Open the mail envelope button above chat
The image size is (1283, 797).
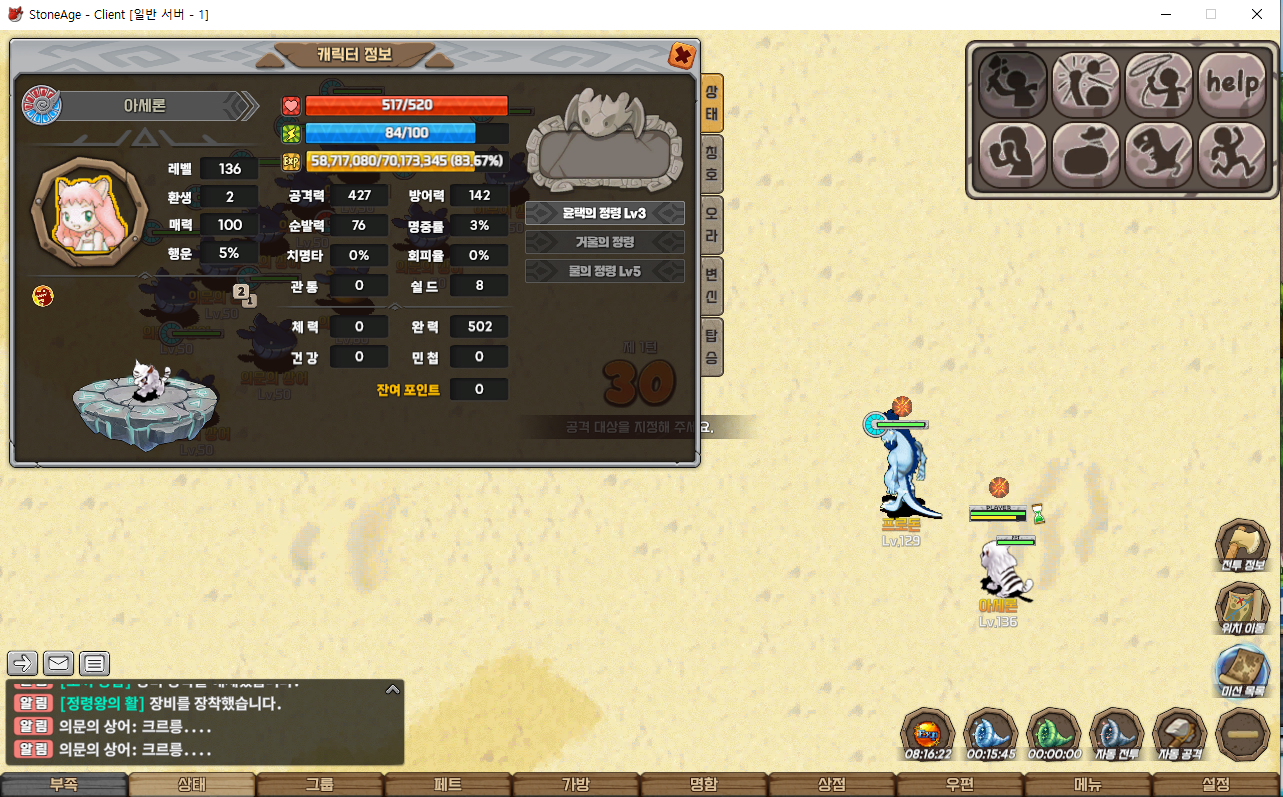[59, 663]
